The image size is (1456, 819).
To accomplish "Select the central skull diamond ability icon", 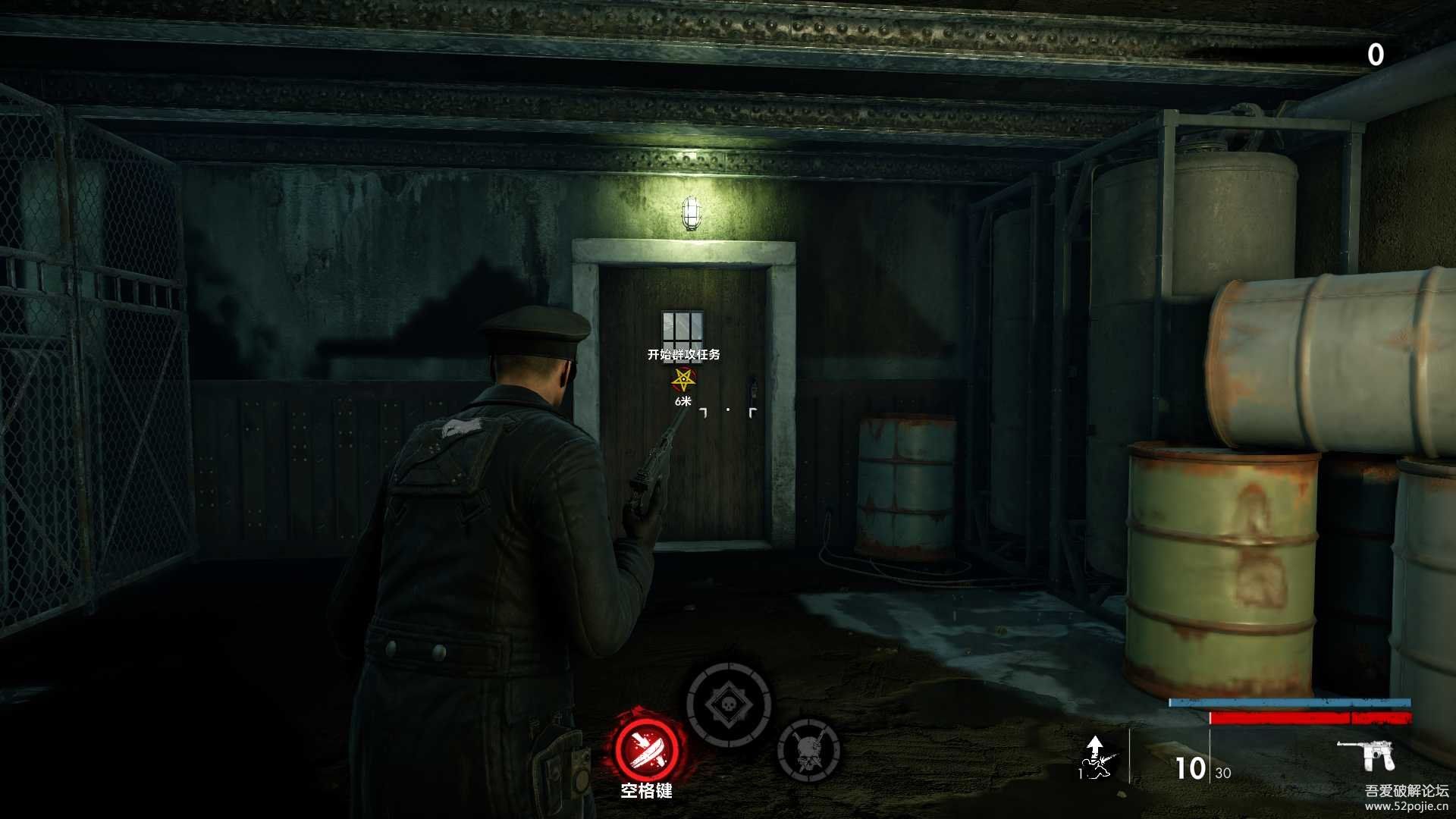I will coord(728,706).
